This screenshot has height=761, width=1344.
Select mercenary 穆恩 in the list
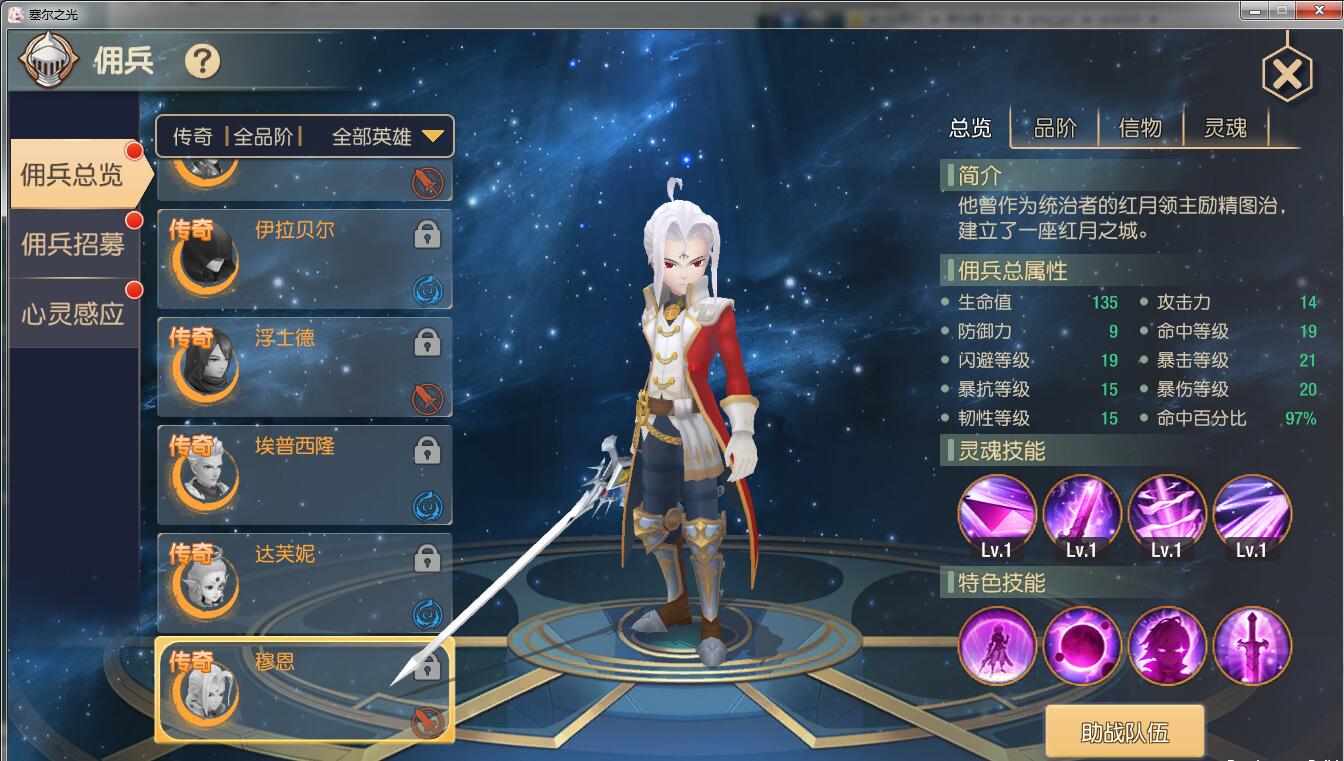tap(304, 688)
